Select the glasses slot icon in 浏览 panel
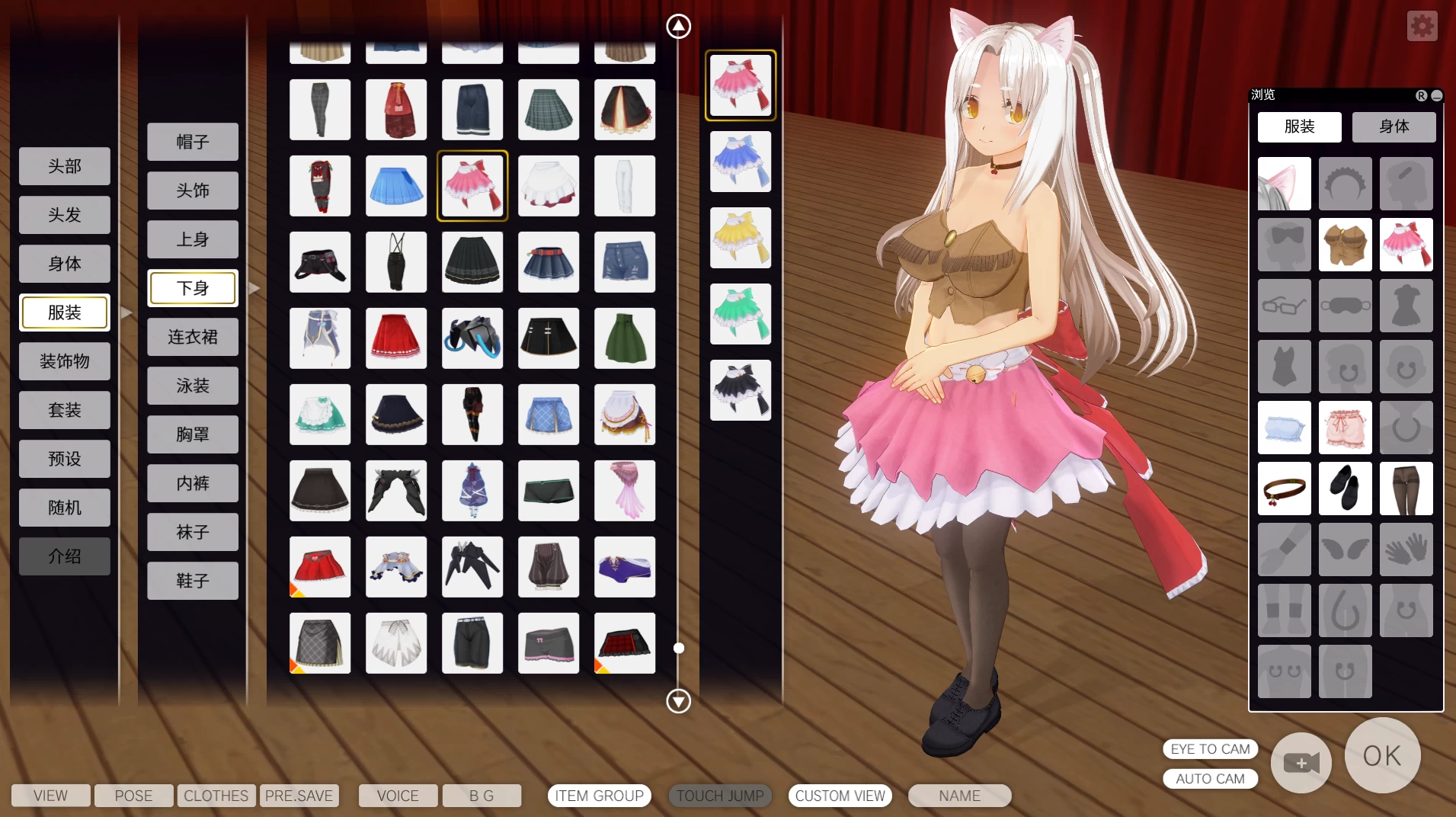Screen dimensions: 1456x817 1285,306
